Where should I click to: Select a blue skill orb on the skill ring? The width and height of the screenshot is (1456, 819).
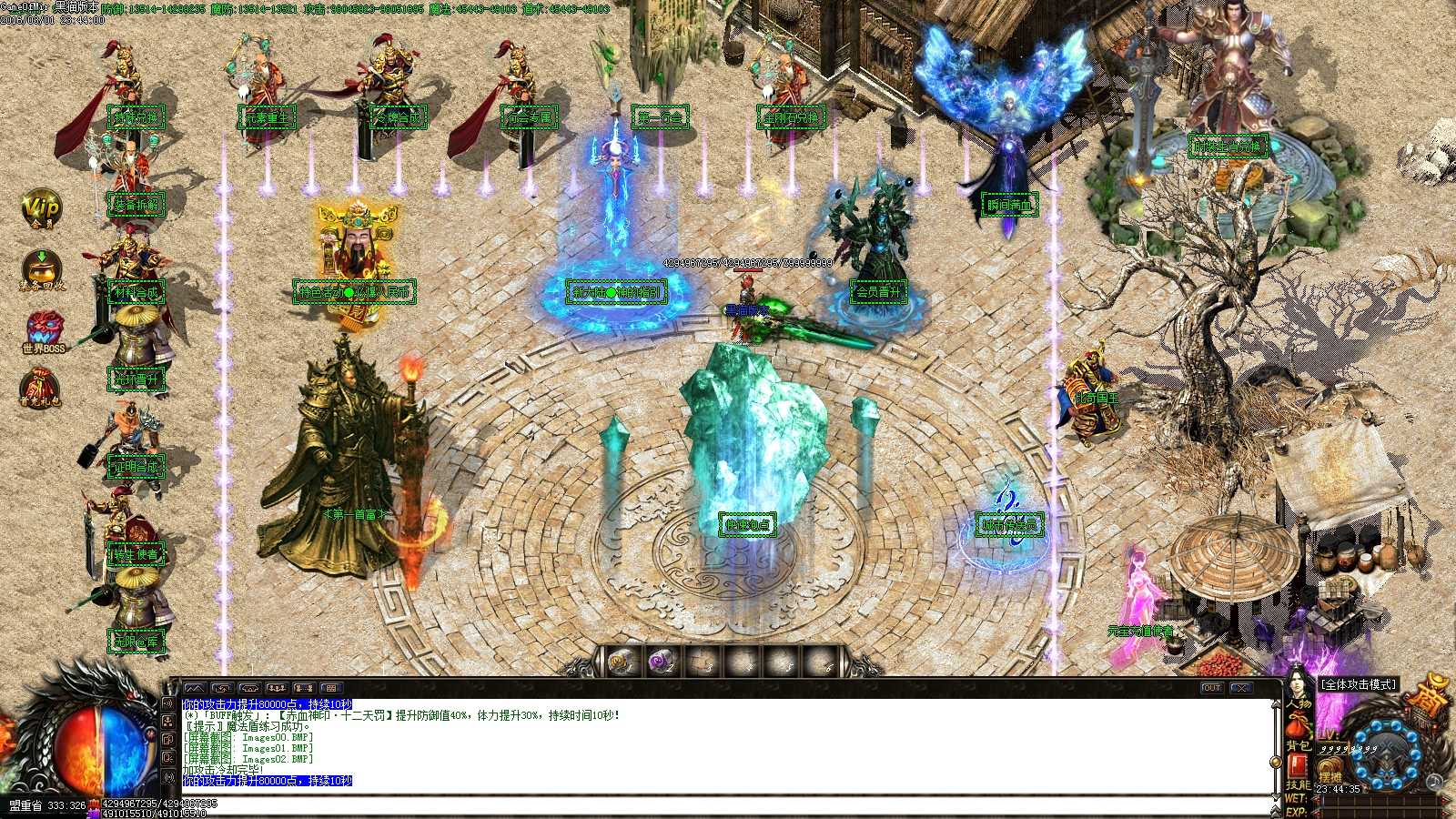[x=1376, y=727]
